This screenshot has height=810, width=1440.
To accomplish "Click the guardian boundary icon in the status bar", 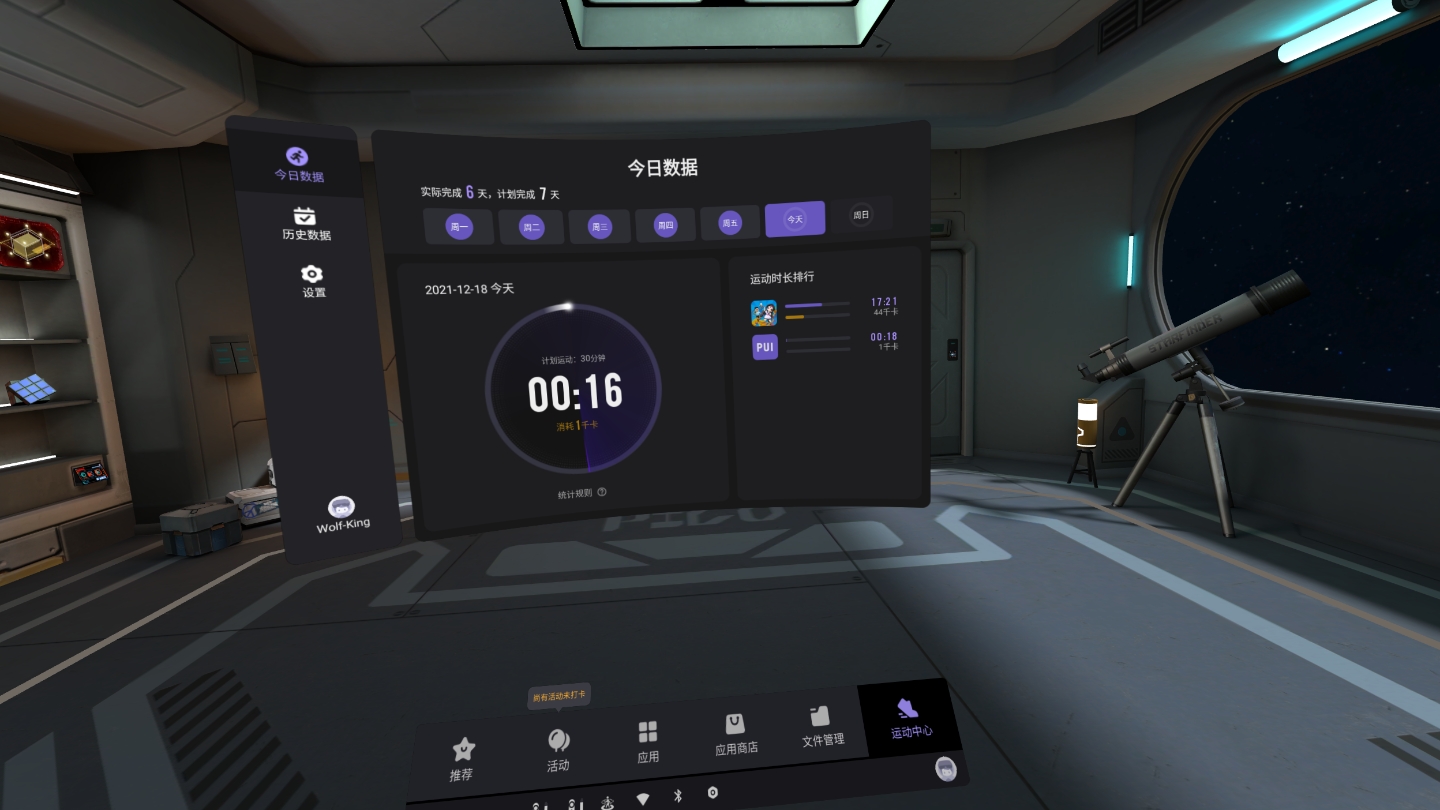I will (606, 800).
